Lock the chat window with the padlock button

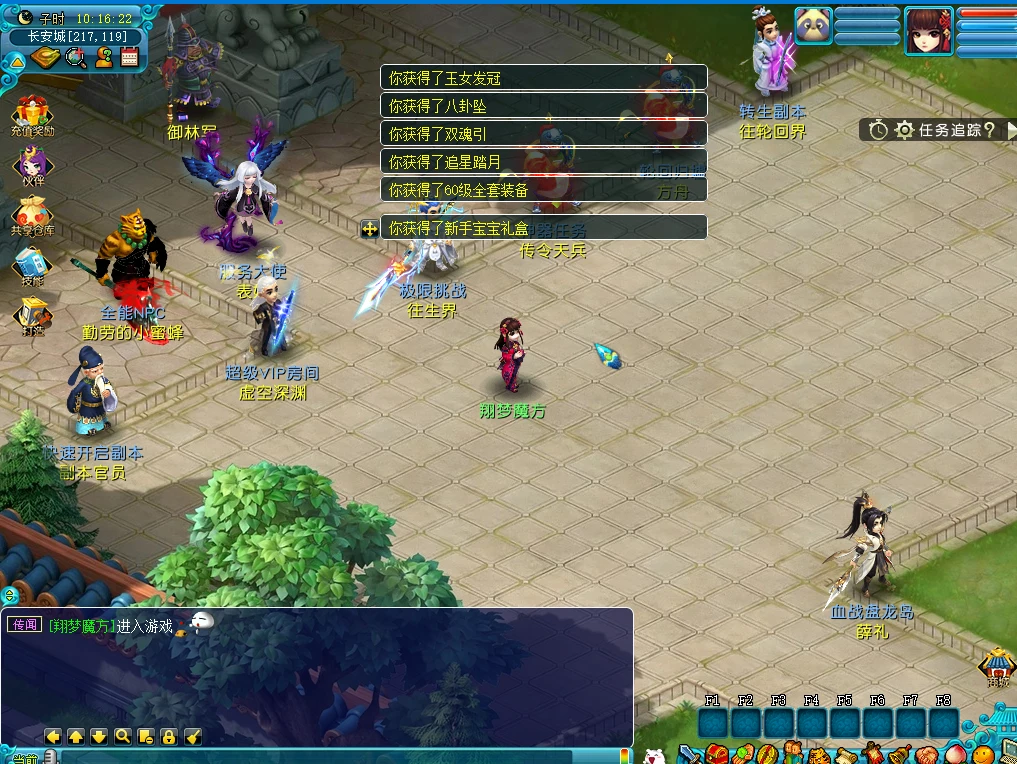(x=168, y=737)
